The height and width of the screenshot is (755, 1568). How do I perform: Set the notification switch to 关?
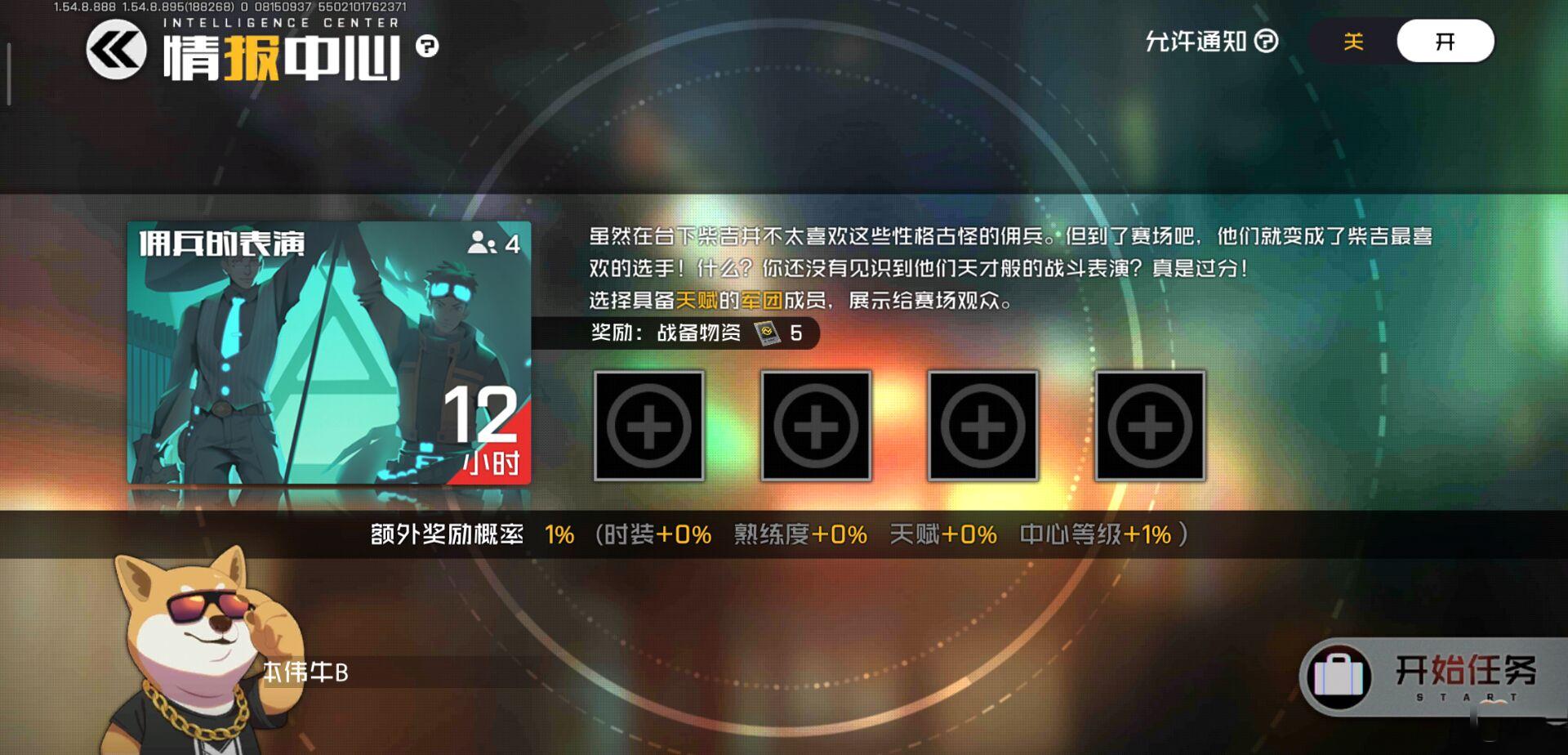[1351, 41]
